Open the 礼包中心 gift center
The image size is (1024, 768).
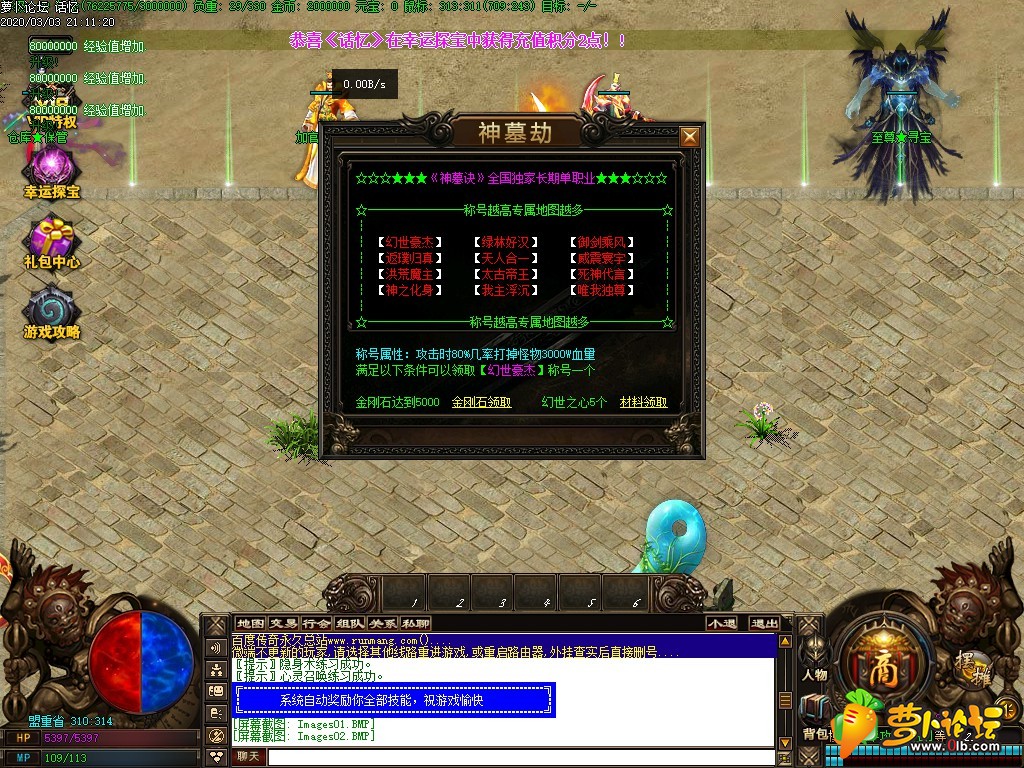[51, 243]
